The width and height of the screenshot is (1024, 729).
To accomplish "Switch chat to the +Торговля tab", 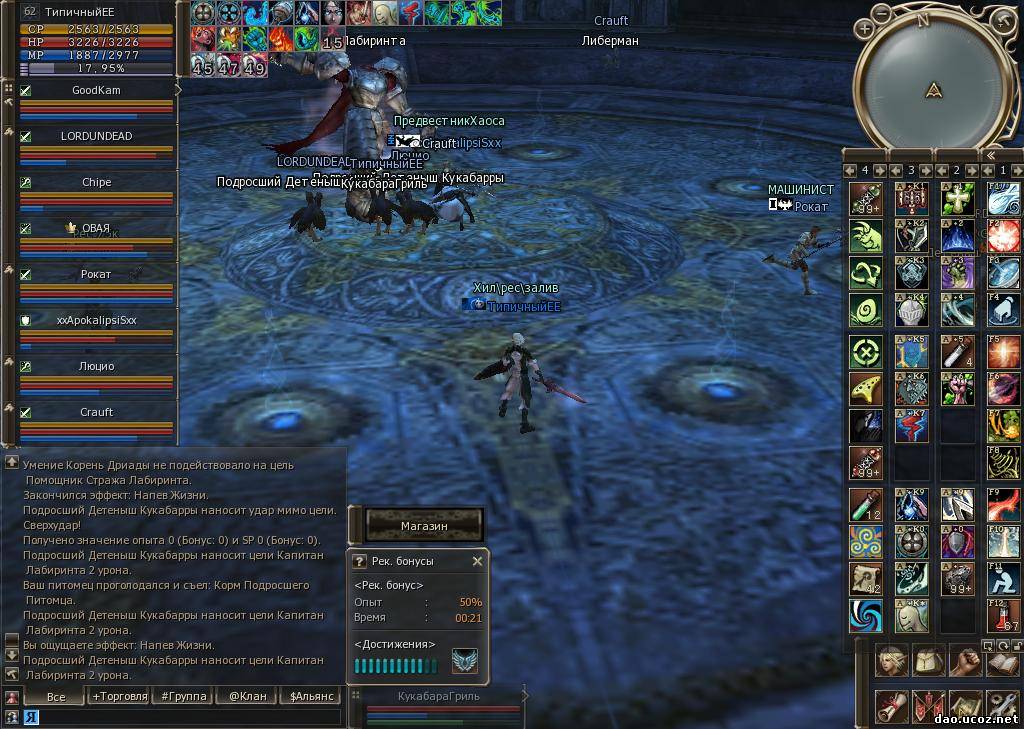I will coord(119,696).
